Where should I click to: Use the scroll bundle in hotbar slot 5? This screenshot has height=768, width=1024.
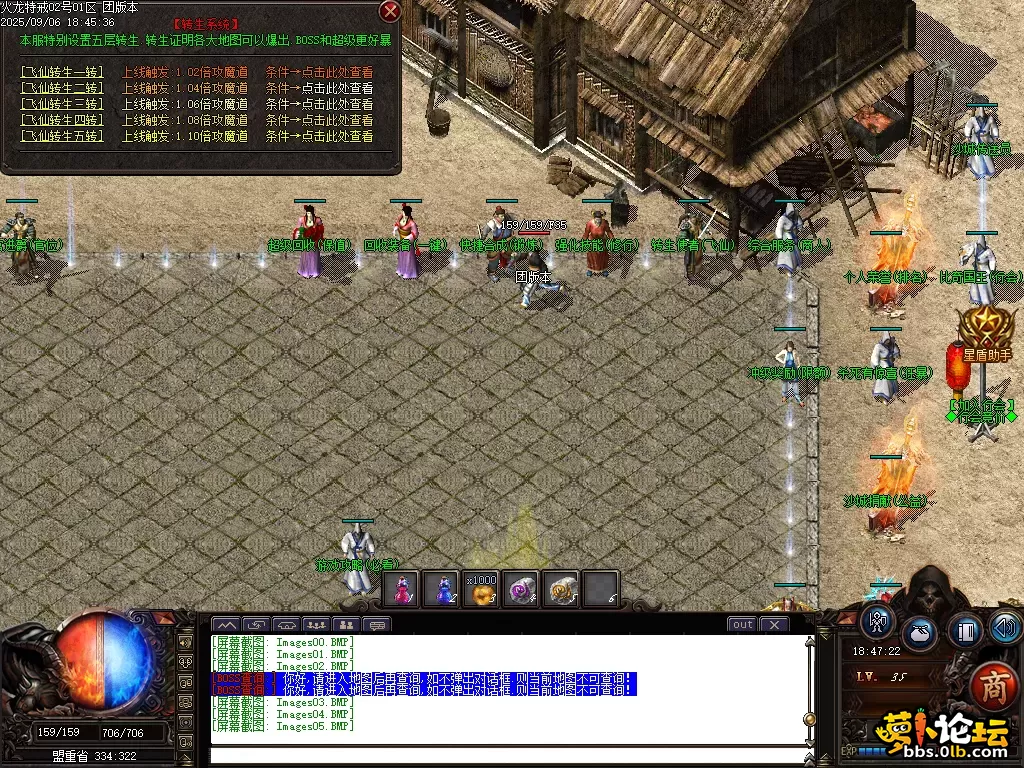561,589
